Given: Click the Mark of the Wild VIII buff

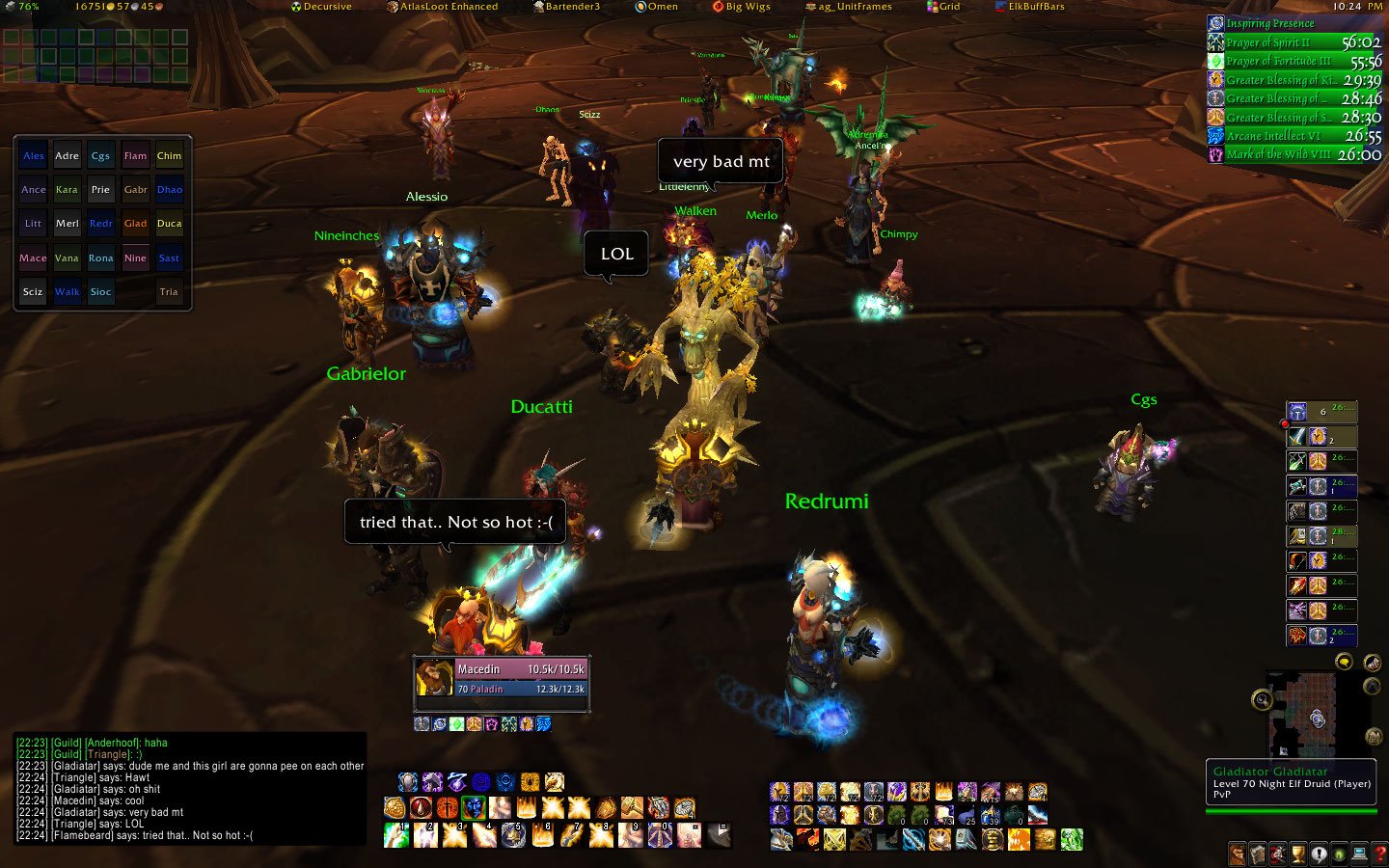Looking at the screenshot, I should [x=1294, y=154].
